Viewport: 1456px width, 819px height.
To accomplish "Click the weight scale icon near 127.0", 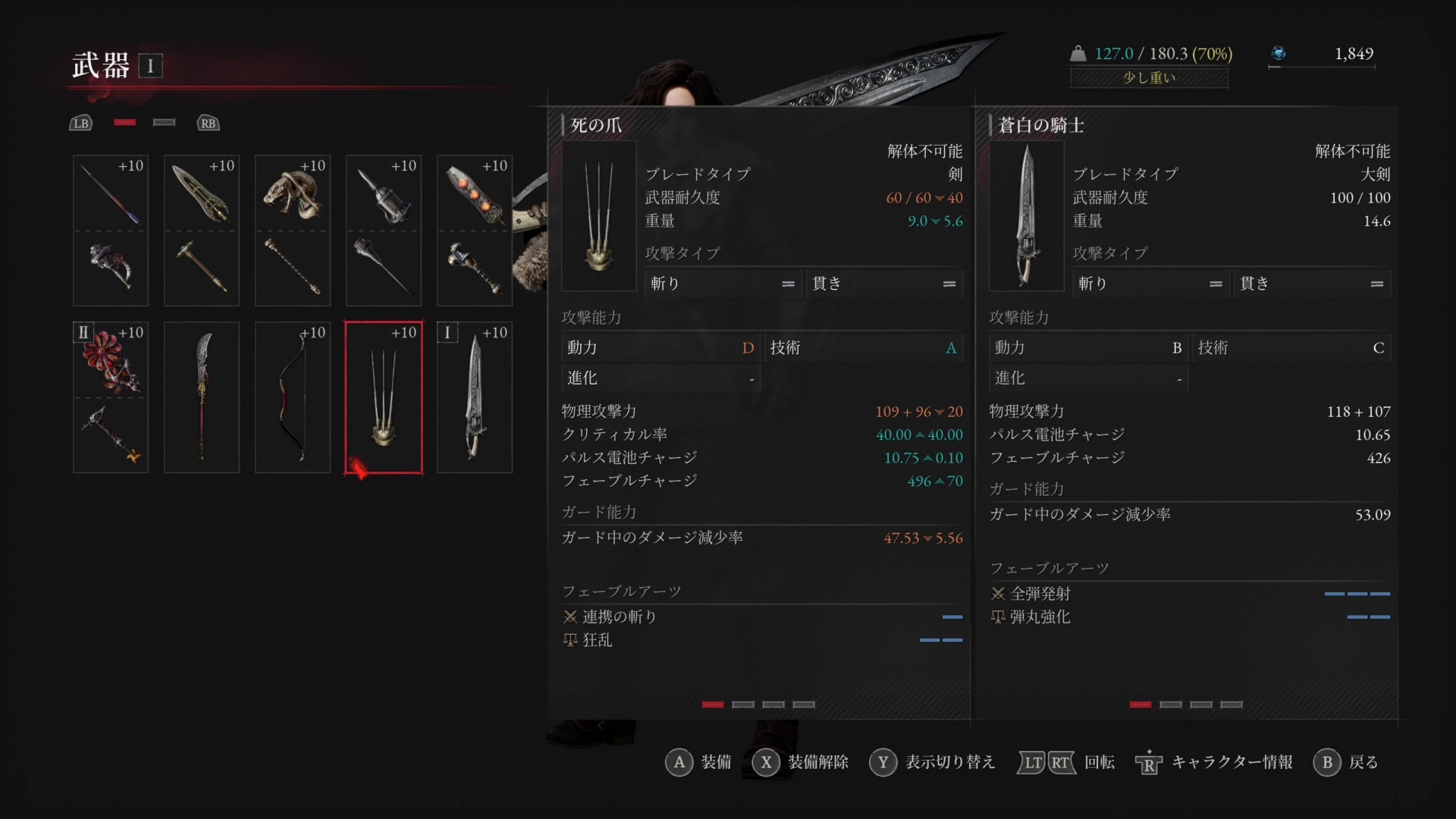I will pyautogui.click(x=1078, y=53).
